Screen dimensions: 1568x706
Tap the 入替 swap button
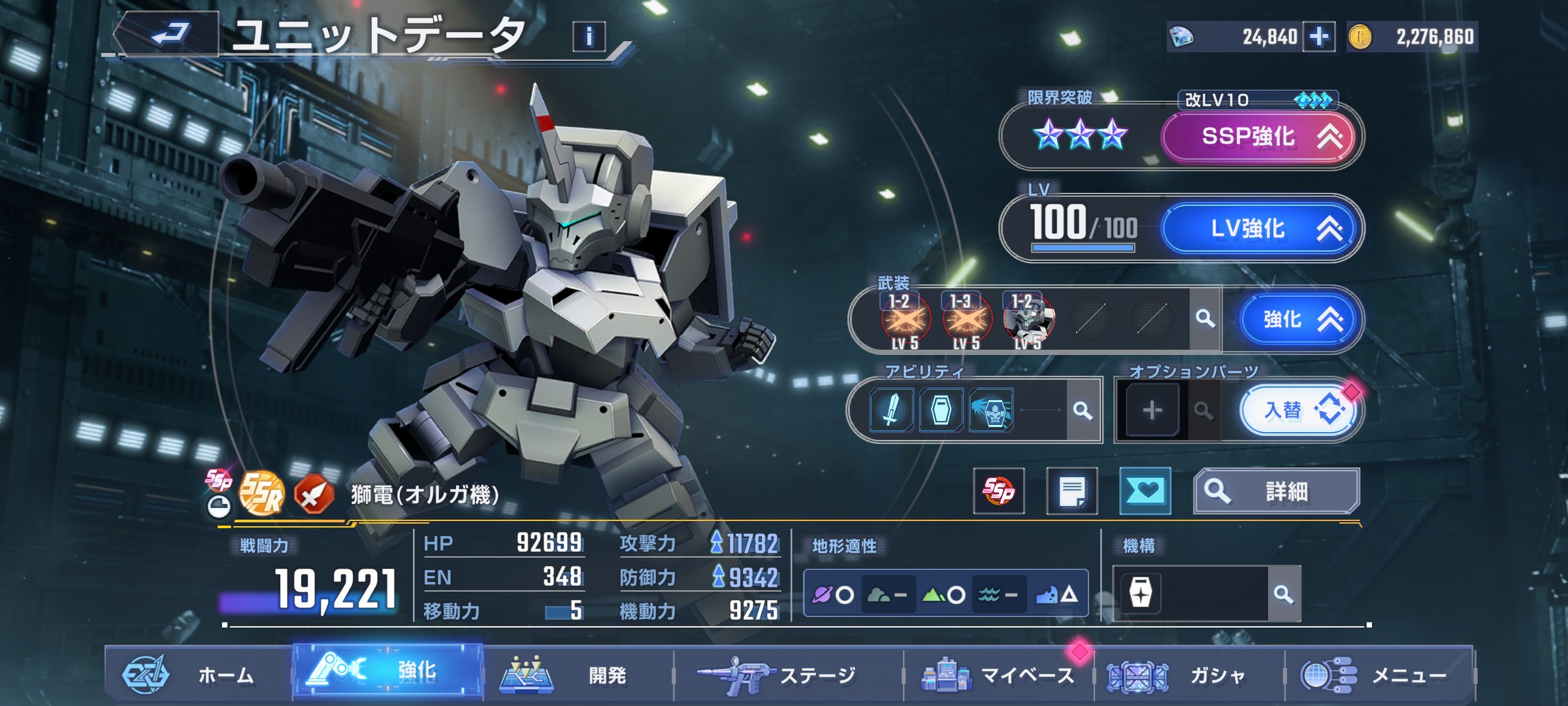[x=1298, y=411]
